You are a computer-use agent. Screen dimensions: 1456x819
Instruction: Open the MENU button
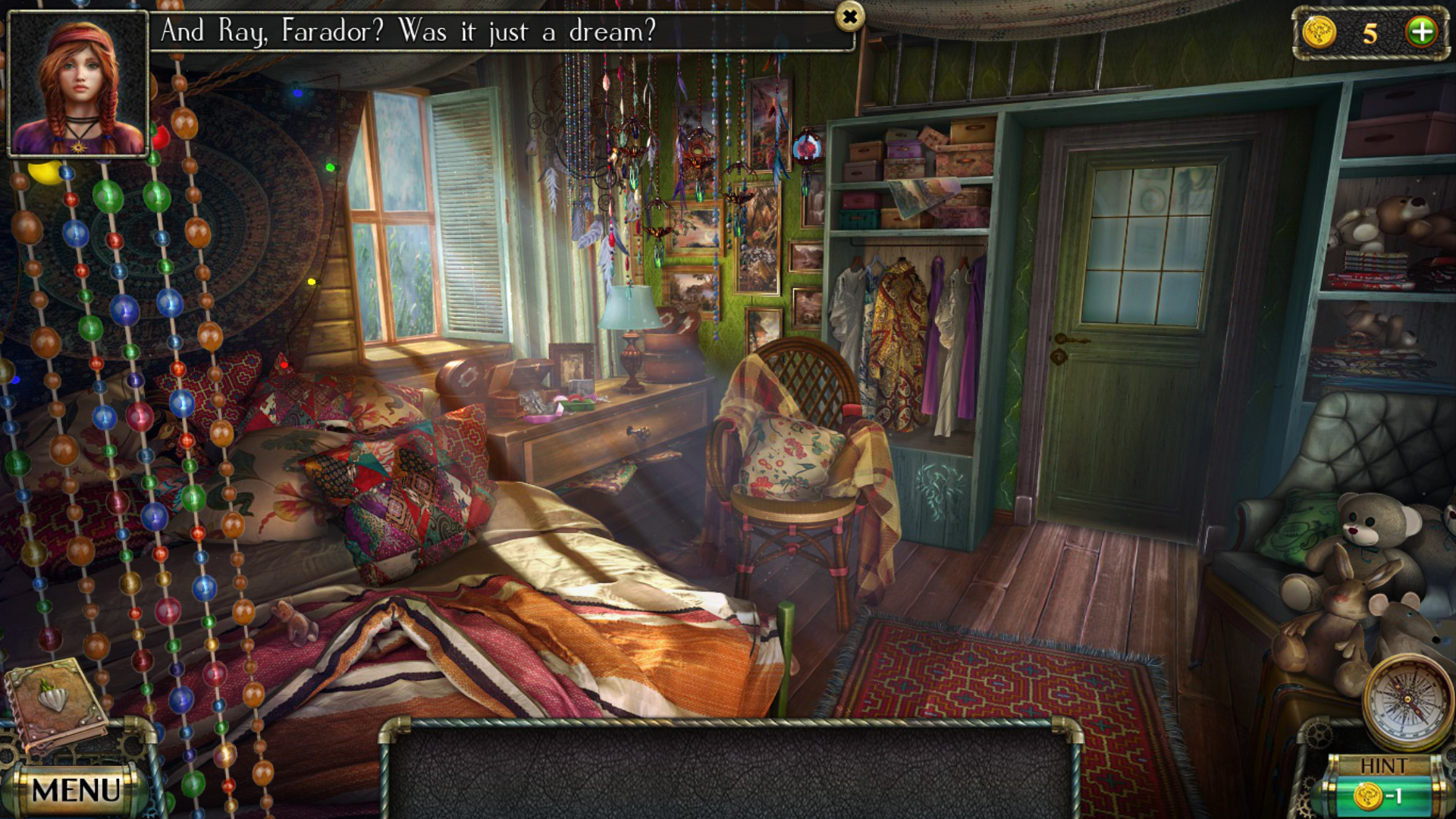(x=76, y=790)
